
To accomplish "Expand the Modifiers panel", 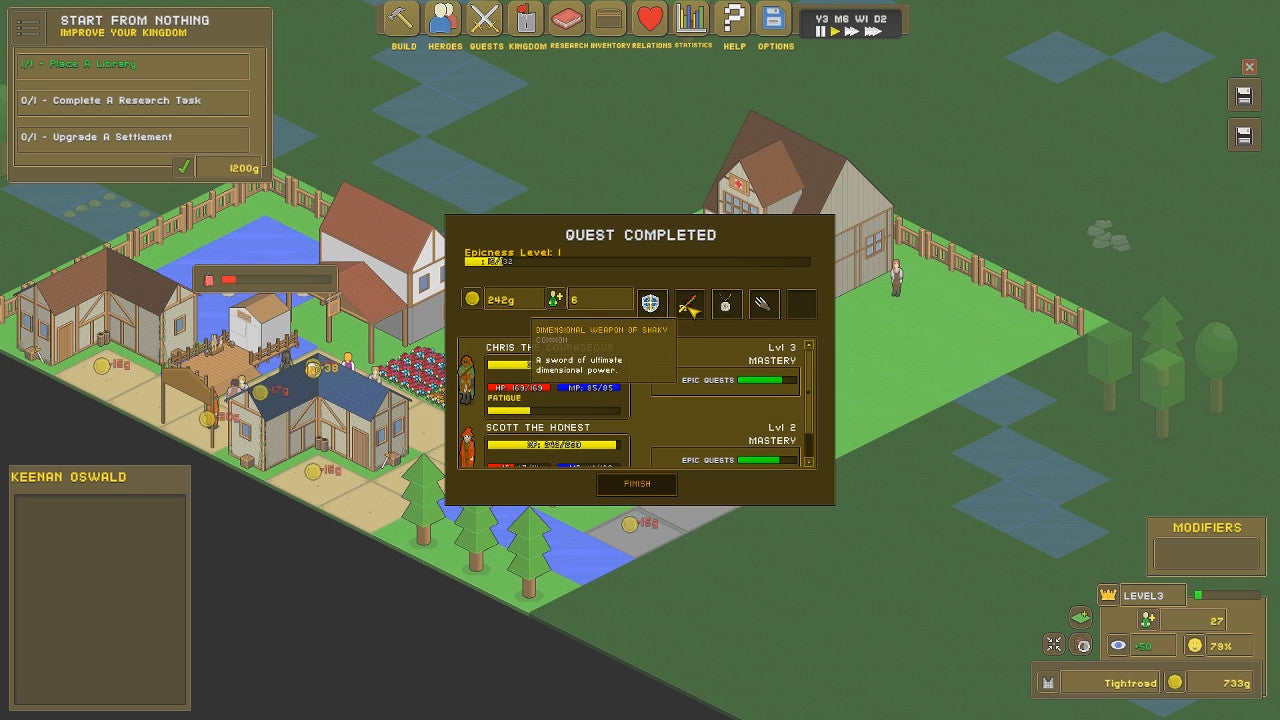I will tap(1206, 527).
